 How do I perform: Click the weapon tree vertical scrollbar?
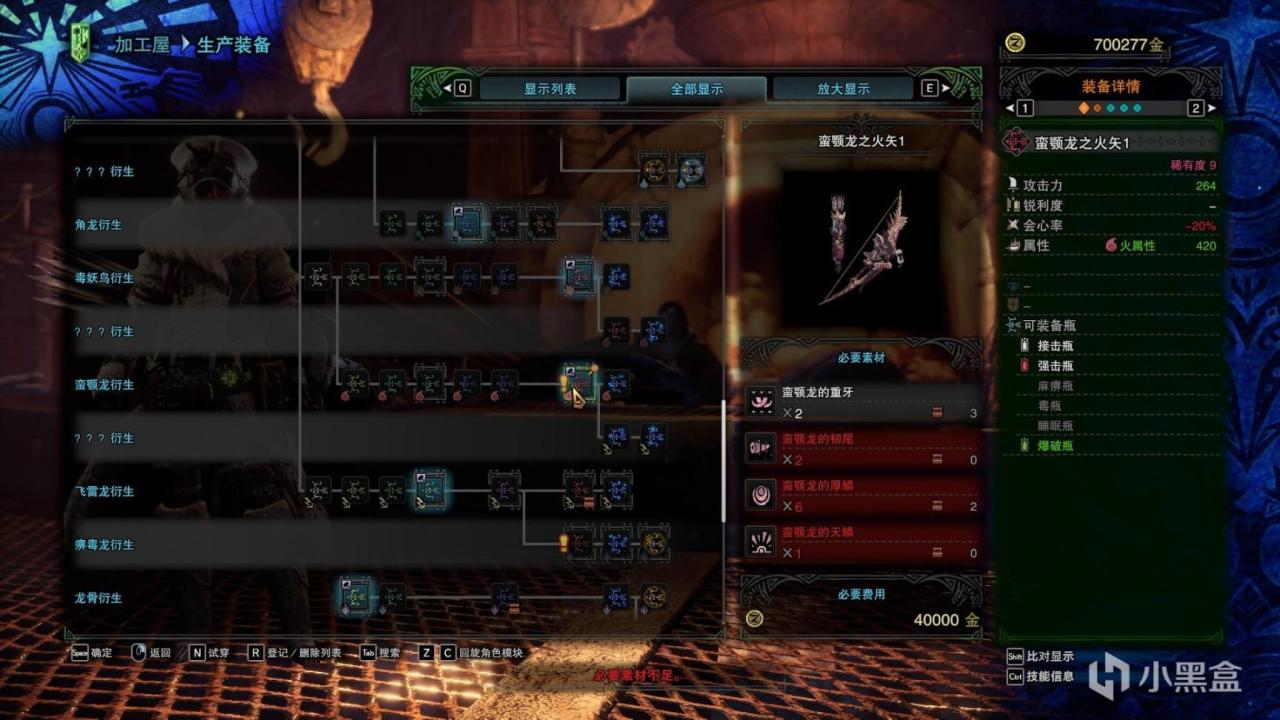723,460
